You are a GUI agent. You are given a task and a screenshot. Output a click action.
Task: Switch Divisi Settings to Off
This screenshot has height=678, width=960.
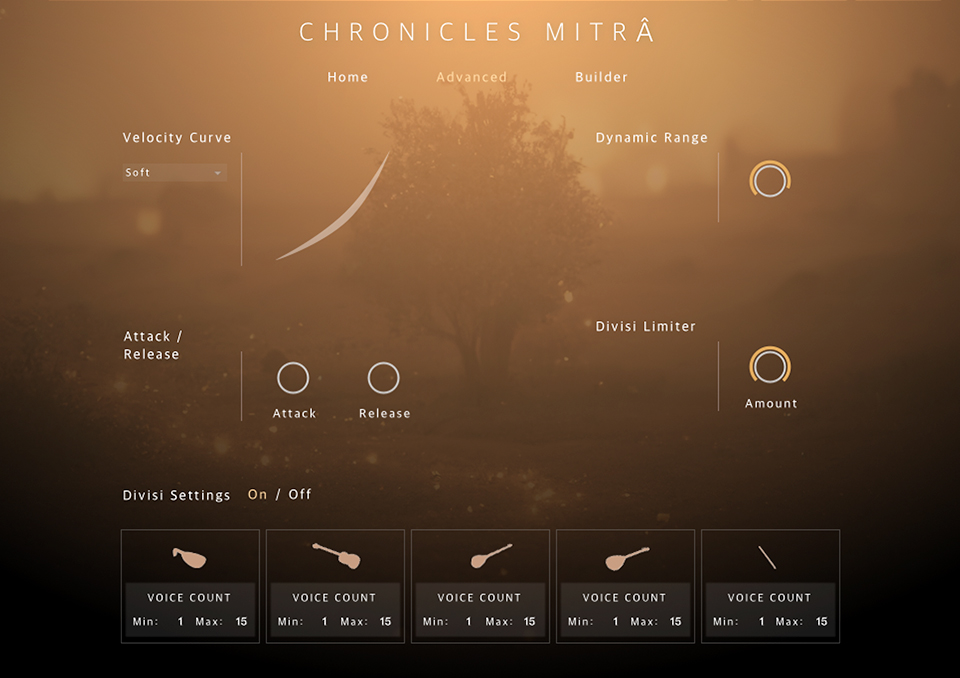[x=300, y=495]
